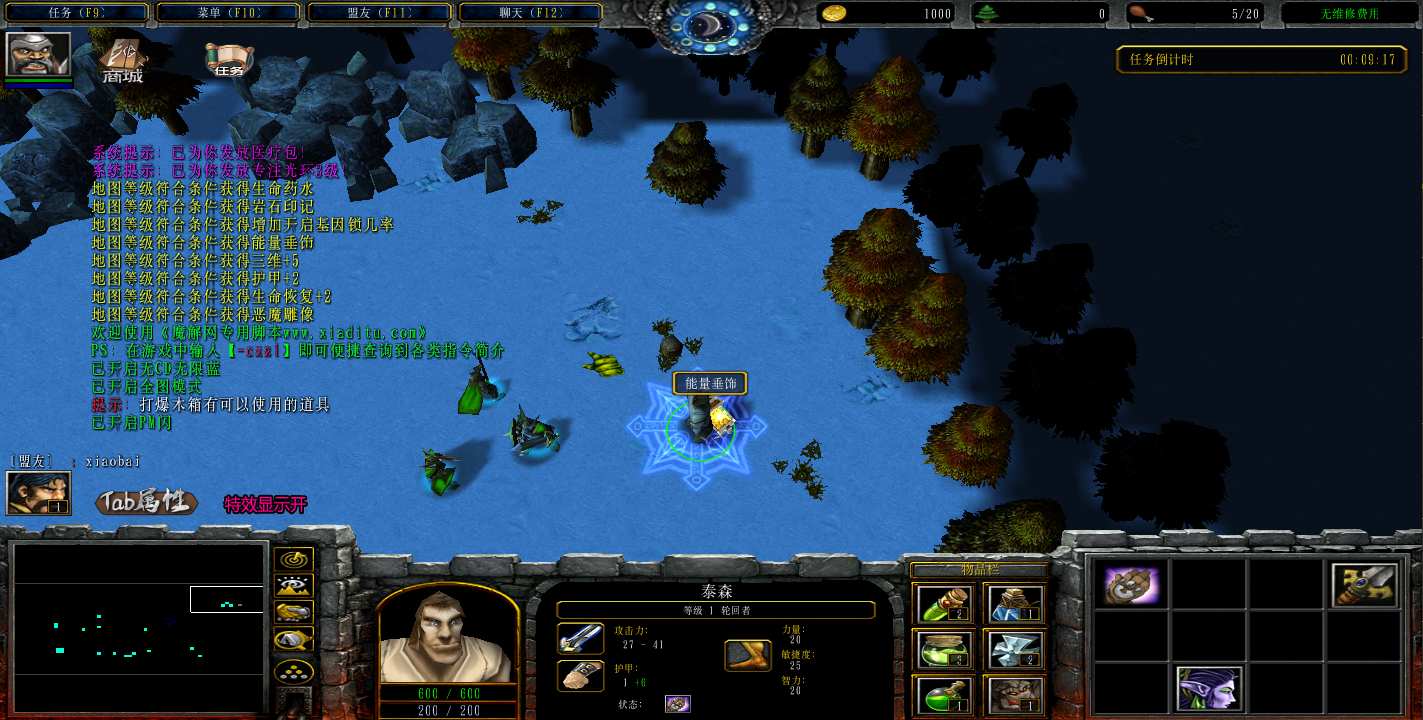Toggle the minimap terrain display button

[294, 586]
